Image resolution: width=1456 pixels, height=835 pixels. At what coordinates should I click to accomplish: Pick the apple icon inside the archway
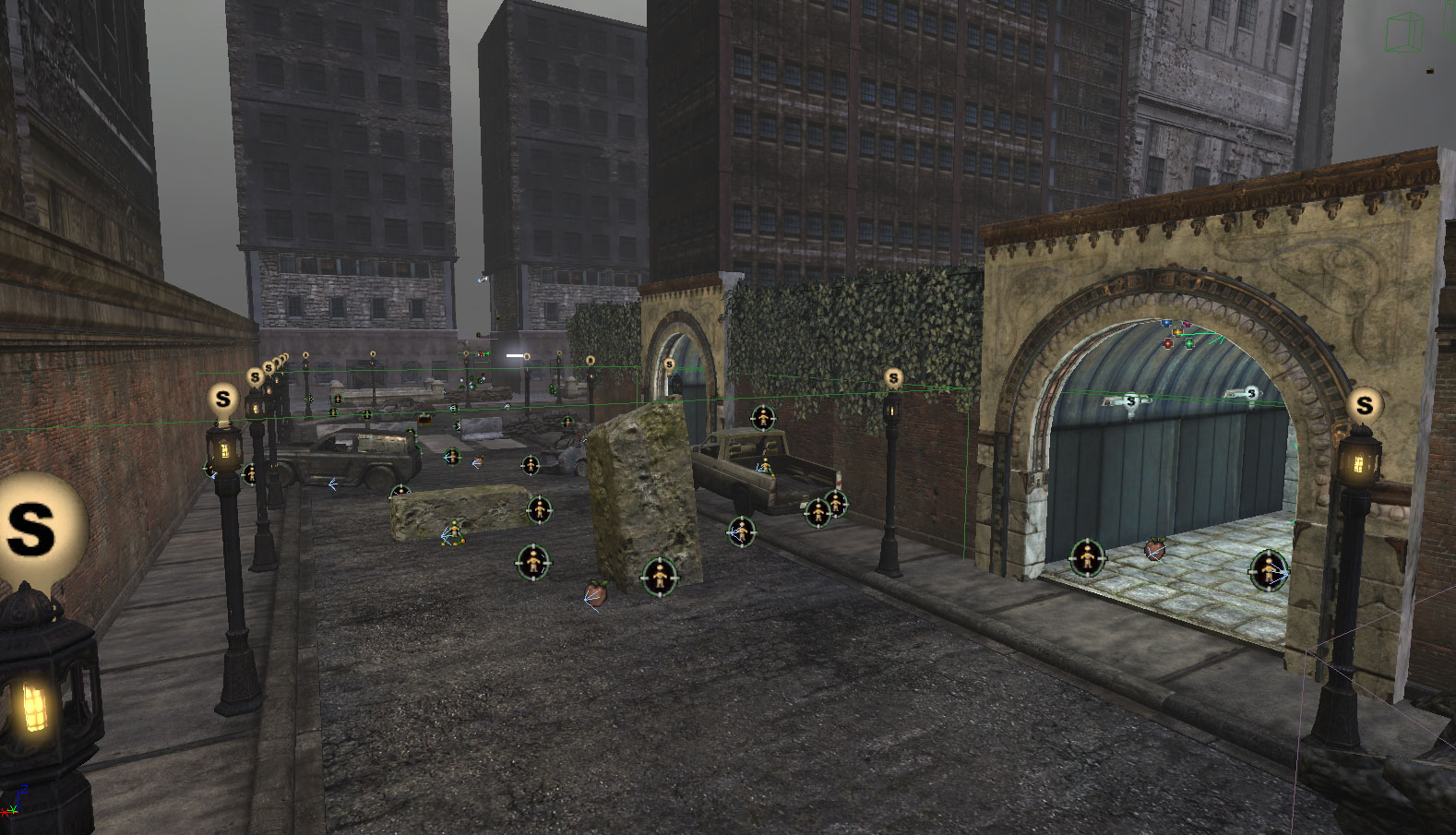(1154, 550)
